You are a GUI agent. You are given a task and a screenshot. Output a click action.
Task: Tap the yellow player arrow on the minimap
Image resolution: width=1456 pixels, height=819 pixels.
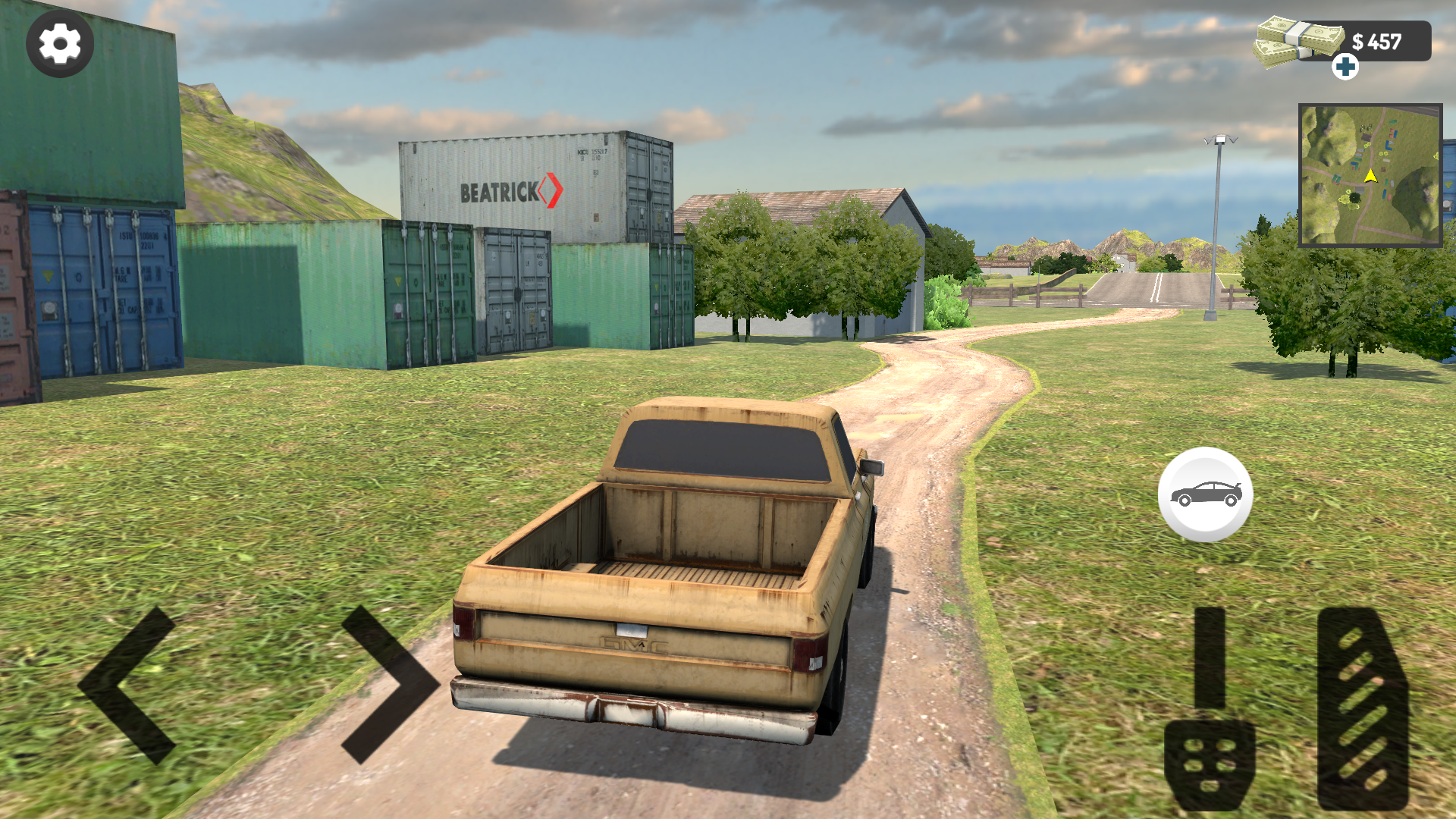1370,174
